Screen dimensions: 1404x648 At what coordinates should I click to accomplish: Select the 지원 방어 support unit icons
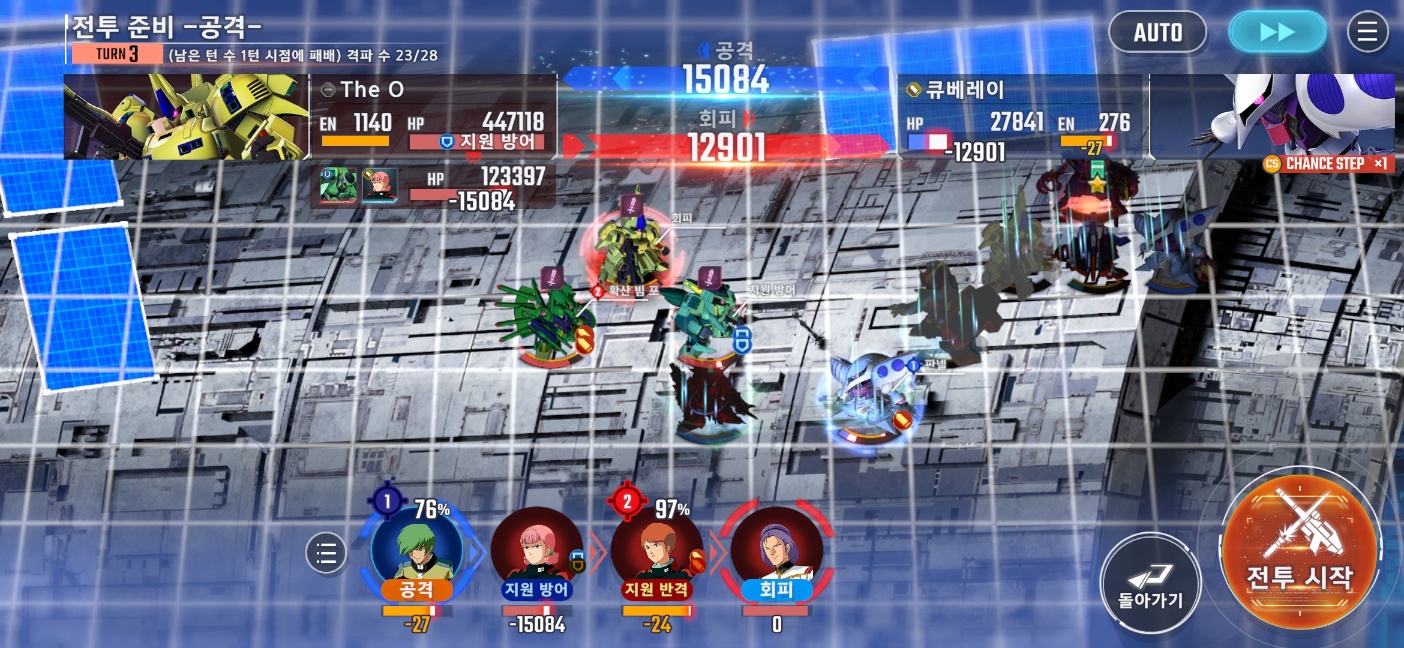pos(359,186)
